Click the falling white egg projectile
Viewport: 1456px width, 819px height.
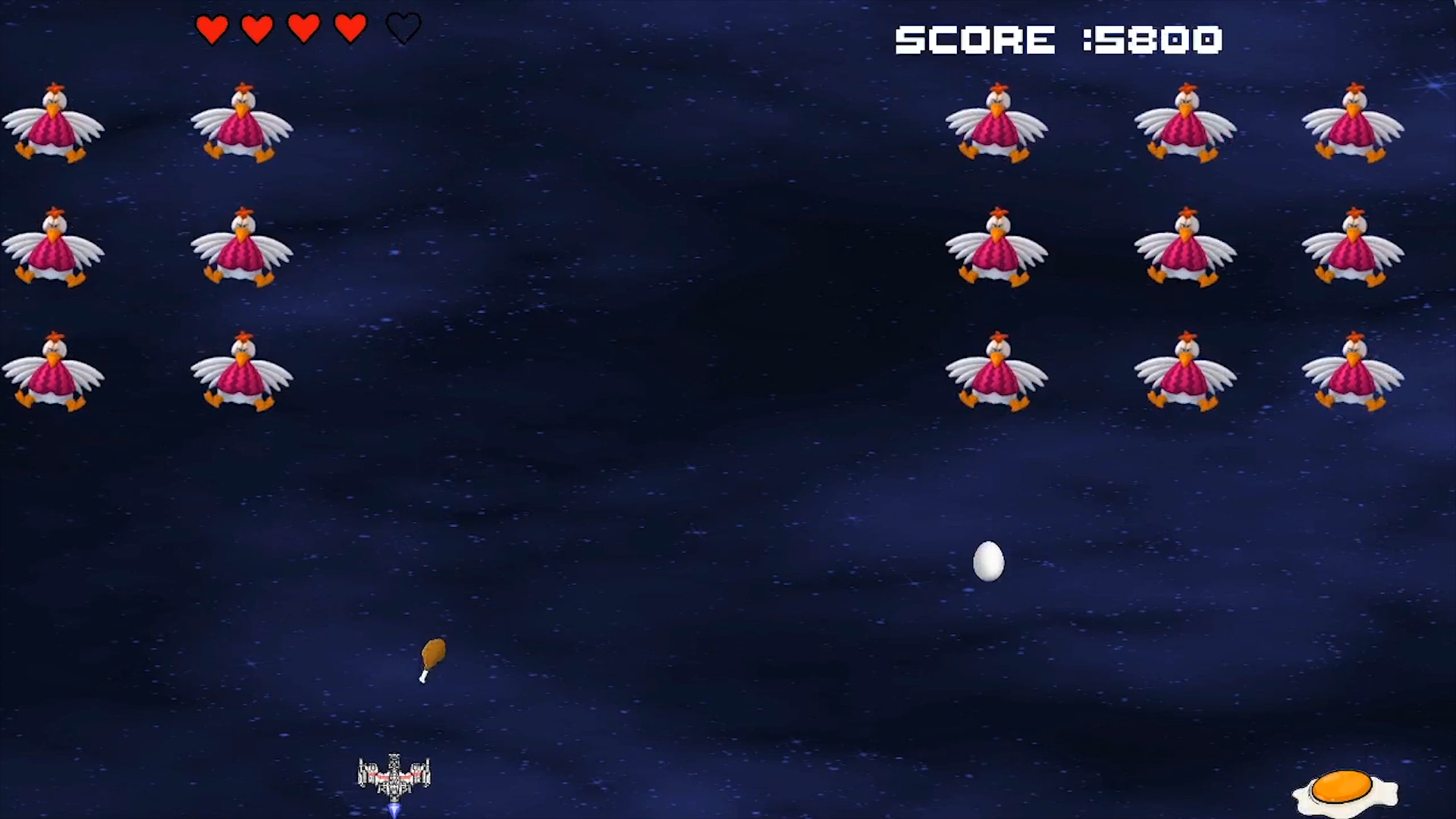pos(988,562)
